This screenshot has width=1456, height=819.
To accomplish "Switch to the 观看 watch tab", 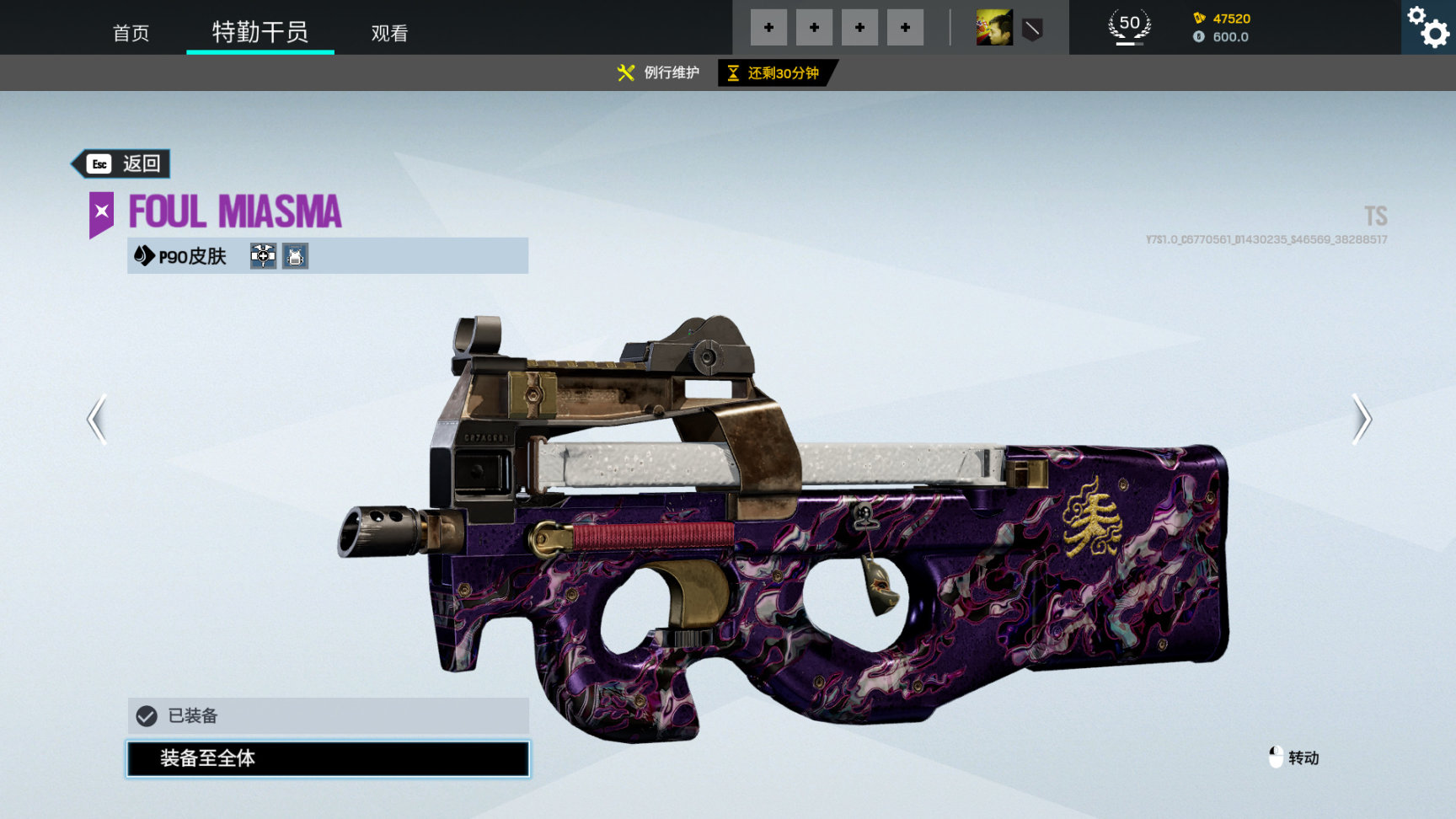I will (389, 33).
